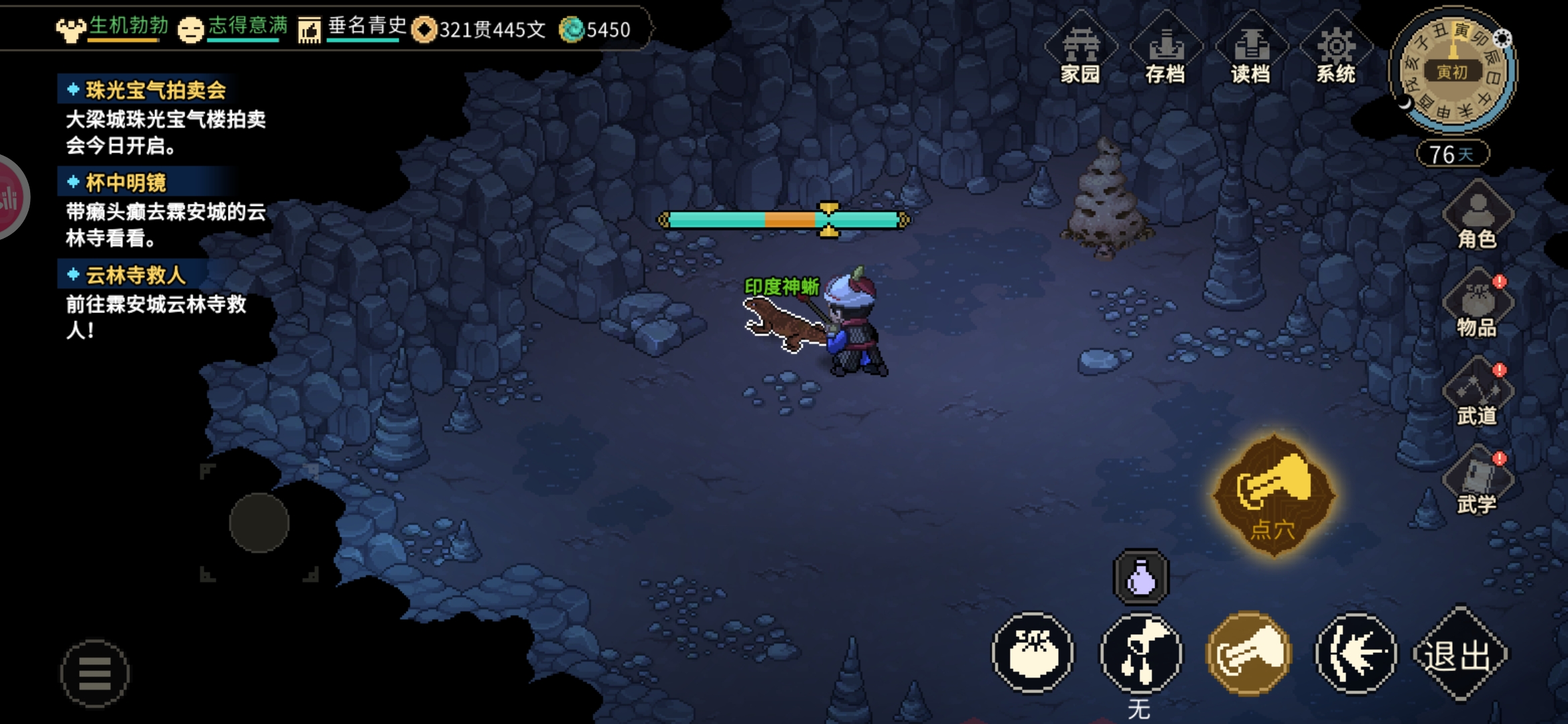
Task: Open the 武道 martial path screen
Action: [x=1477, y=396]
